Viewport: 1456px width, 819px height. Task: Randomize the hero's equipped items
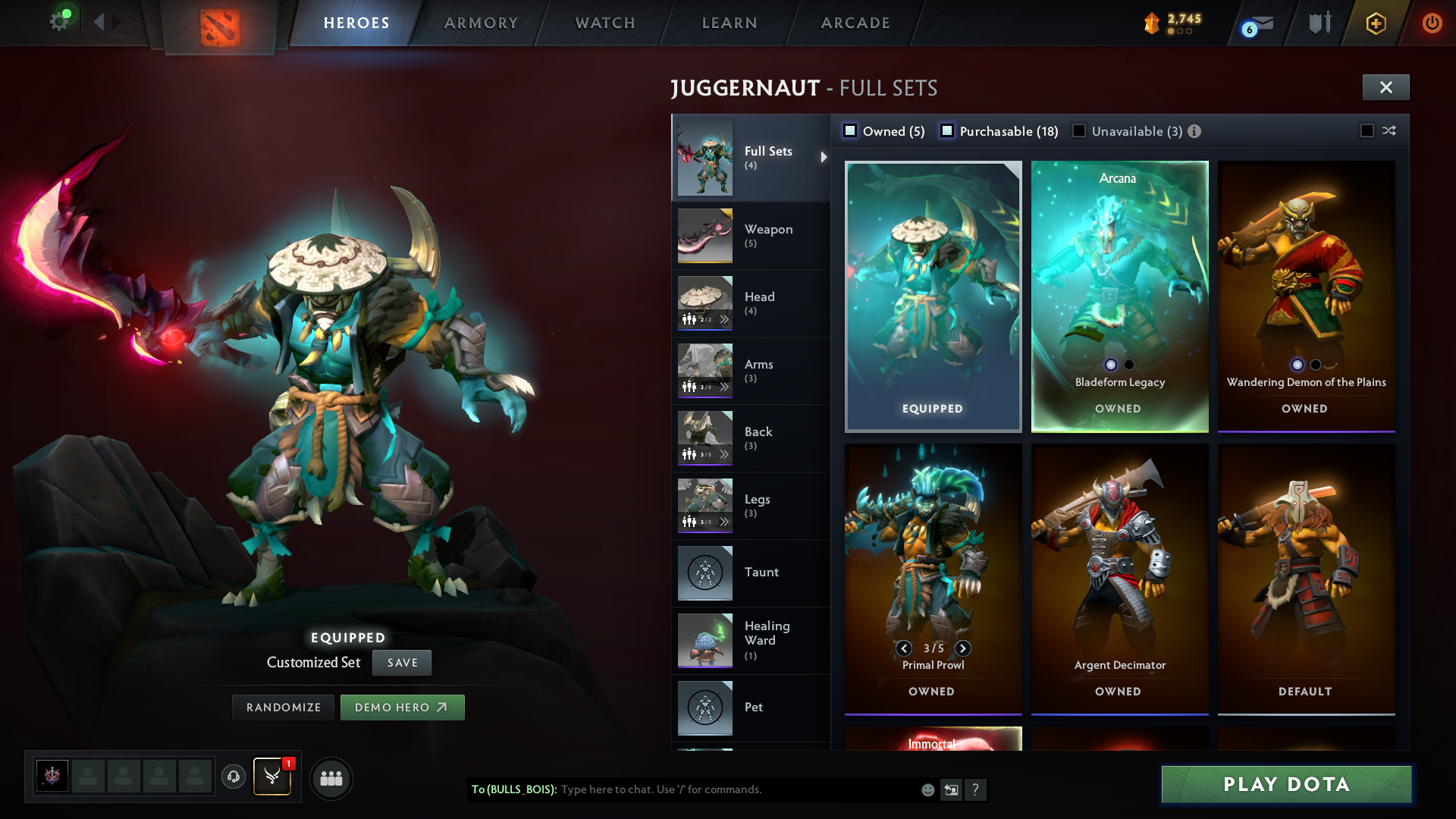[x=284, y=708]
